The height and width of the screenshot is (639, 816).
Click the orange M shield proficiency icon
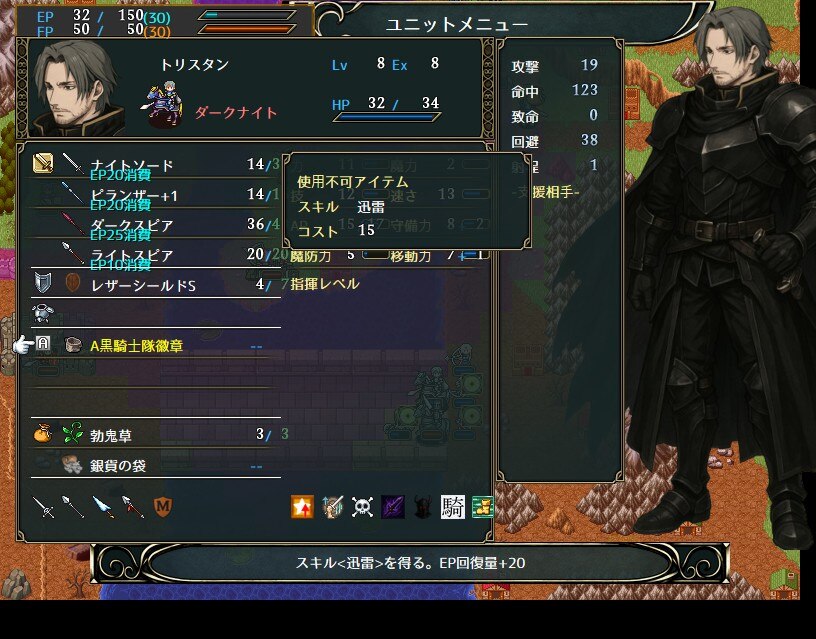tap(163, 507)
